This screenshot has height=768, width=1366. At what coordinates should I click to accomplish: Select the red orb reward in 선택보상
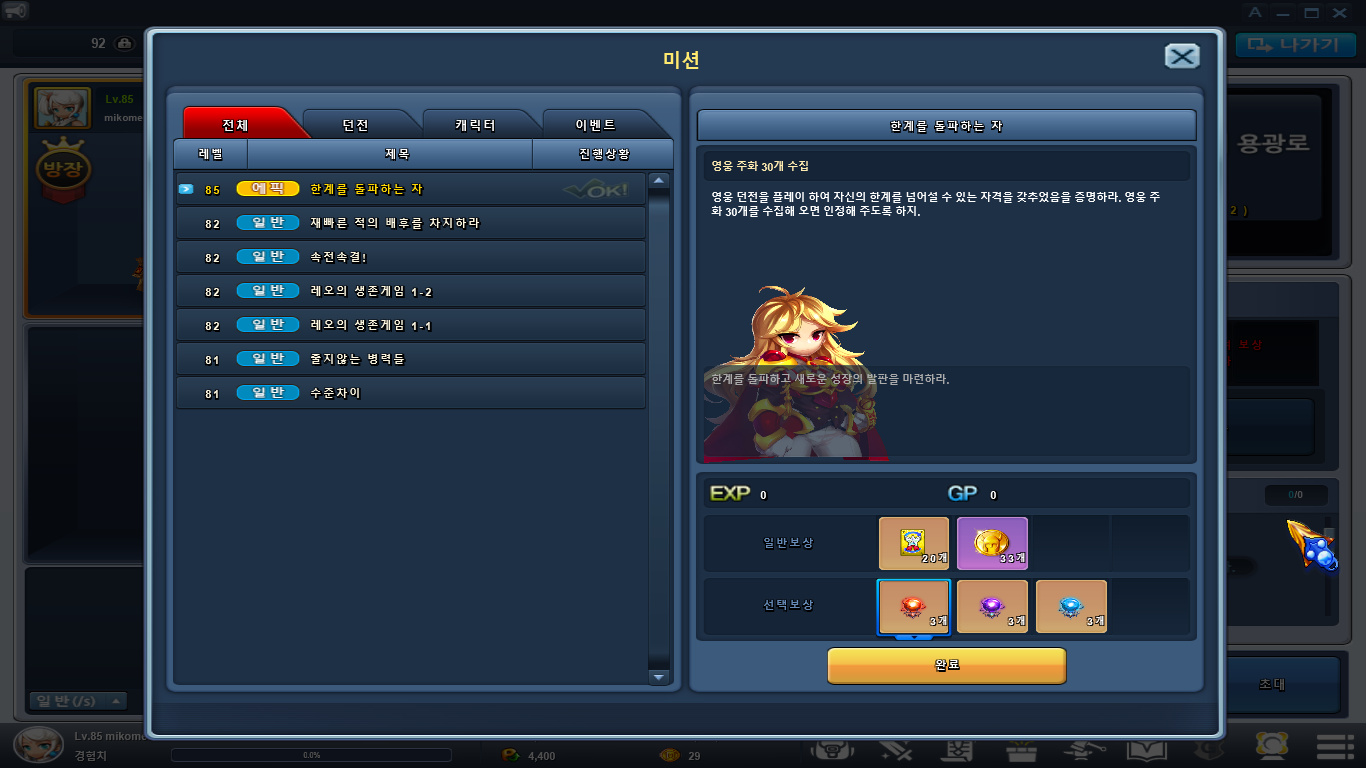[x=913, y=605]
